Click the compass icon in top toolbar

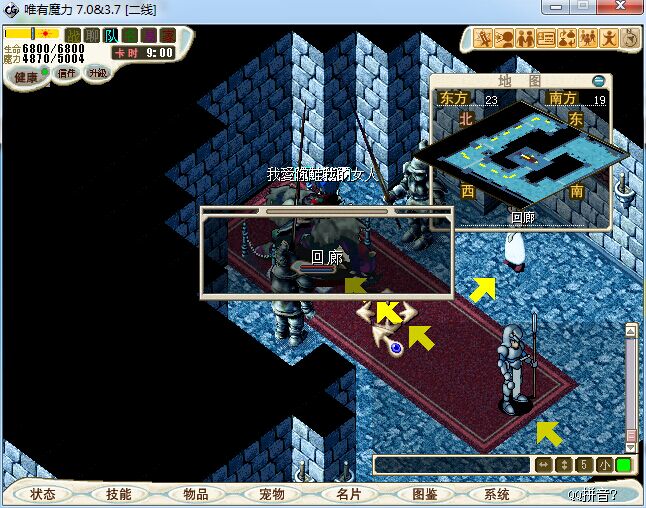[x=629, y=39]
